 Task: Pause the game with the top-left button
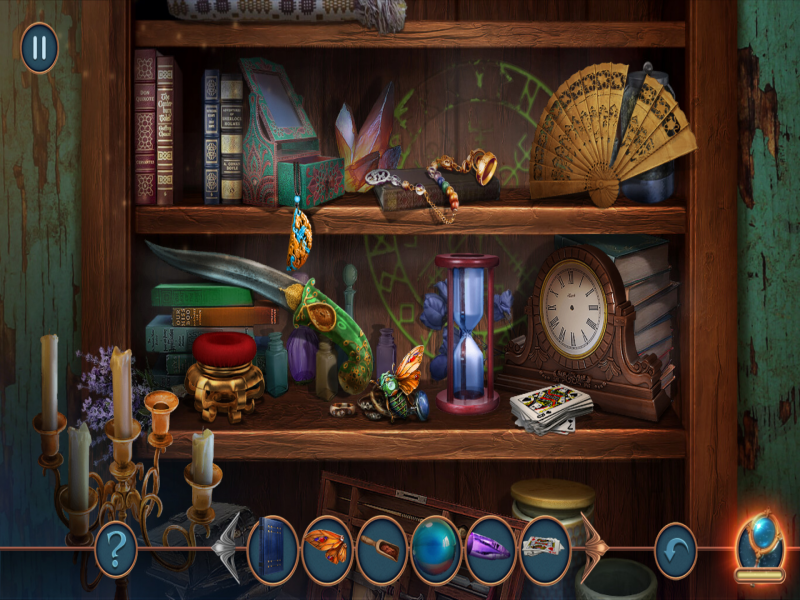pos(39,47)
